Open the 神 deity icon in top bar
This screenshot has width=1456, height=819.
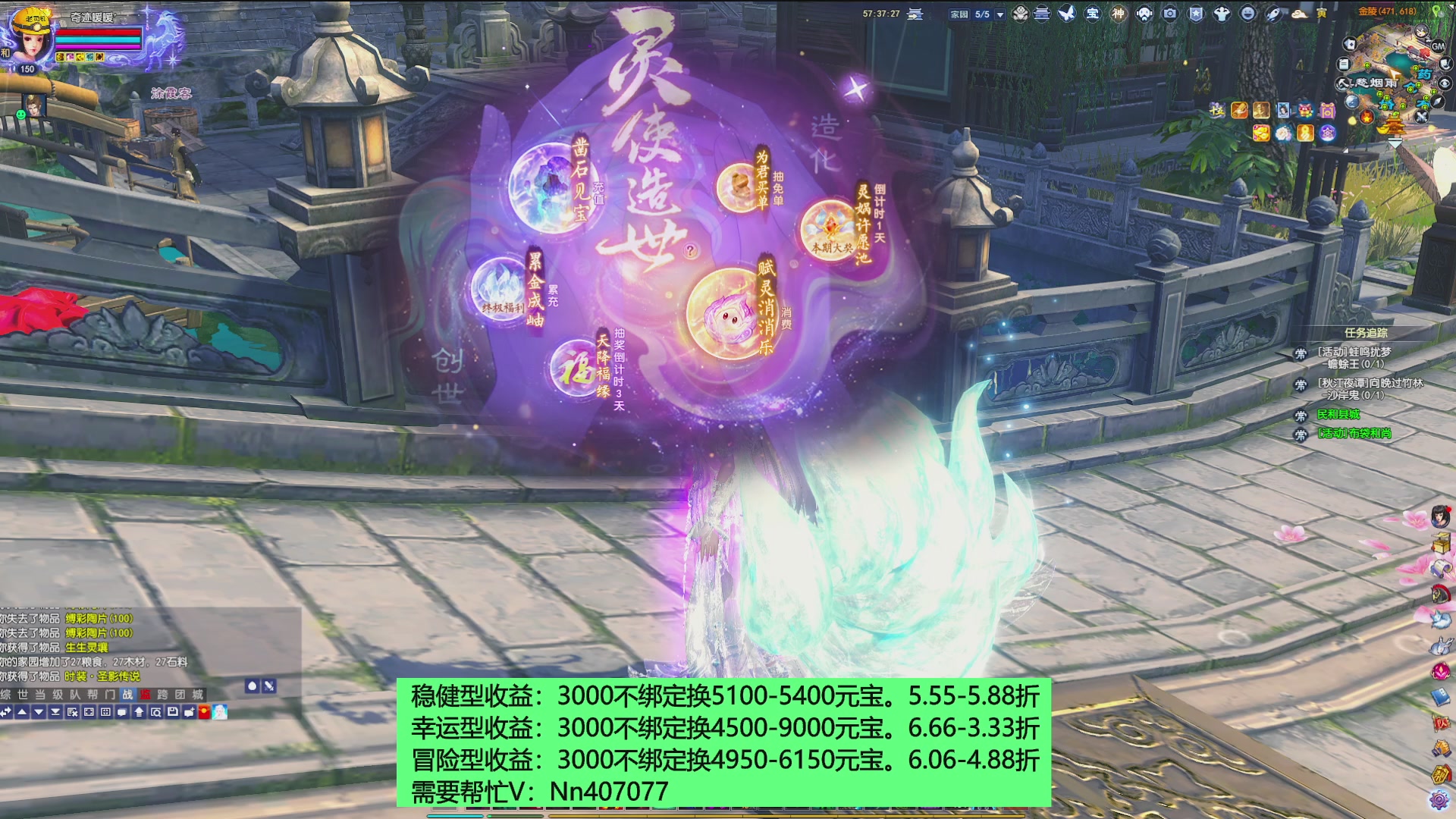1119,14
